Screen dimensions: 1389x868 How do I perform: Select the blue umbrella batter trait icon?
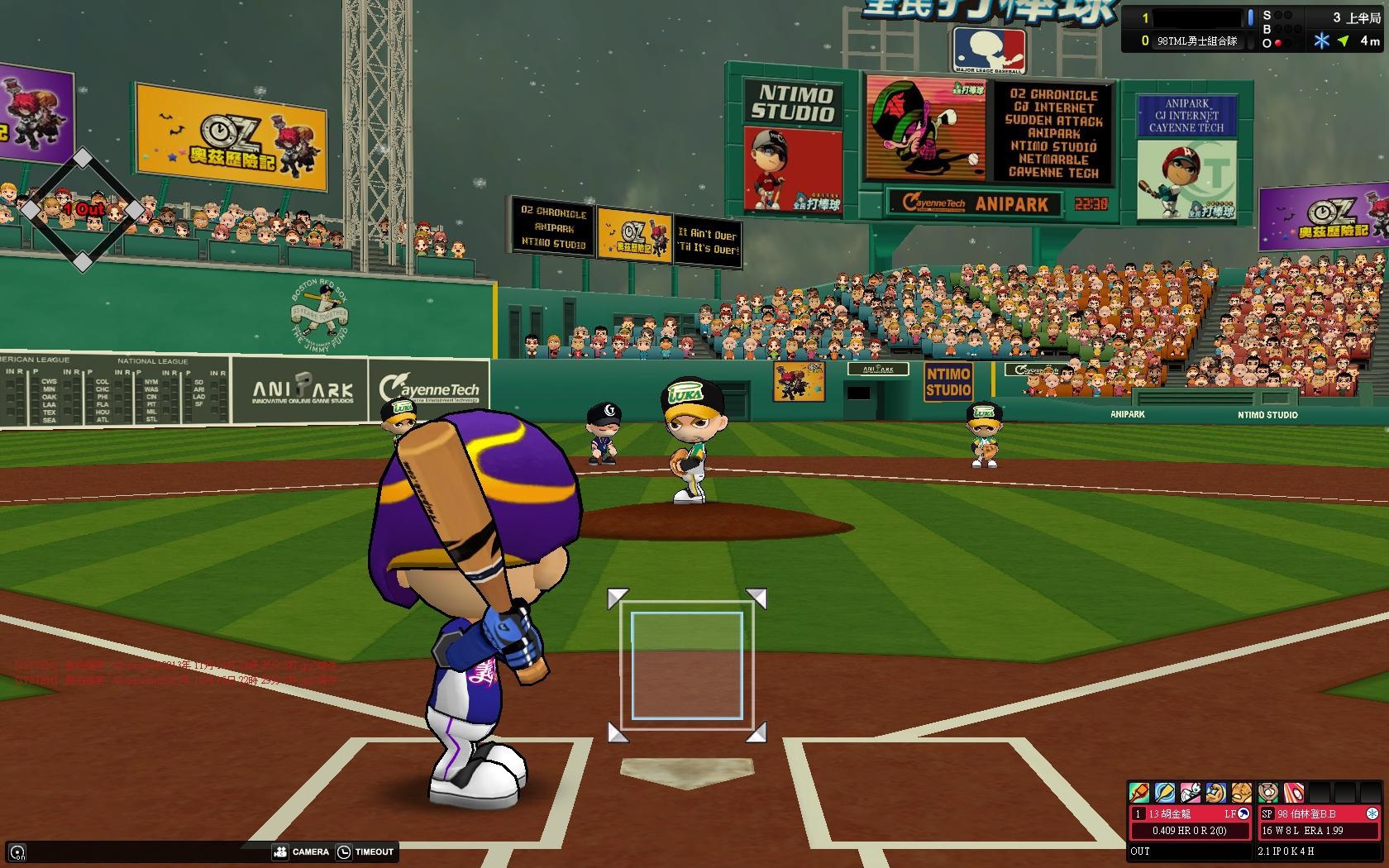point(1243,814)
